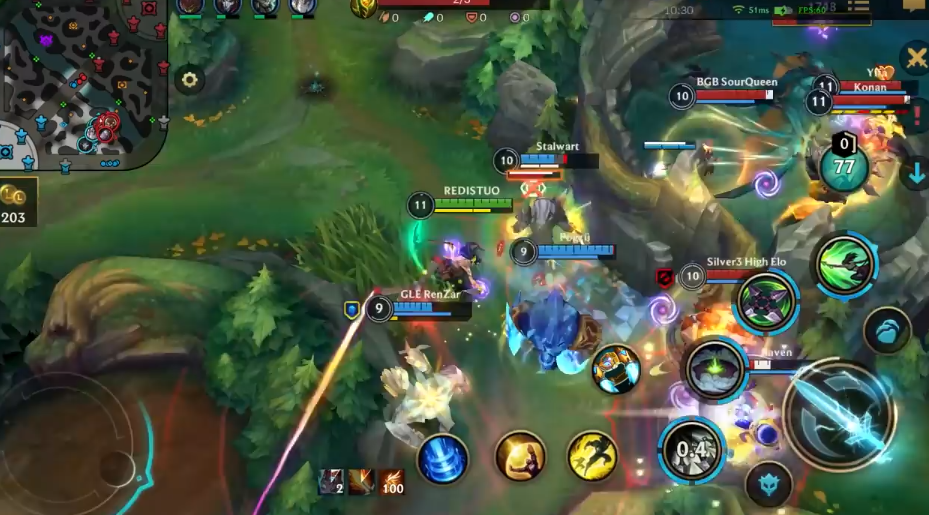Screen dimensions: 929x515
Task: Tap the blue swirl button beside the attack
Action: pos(887,330)
